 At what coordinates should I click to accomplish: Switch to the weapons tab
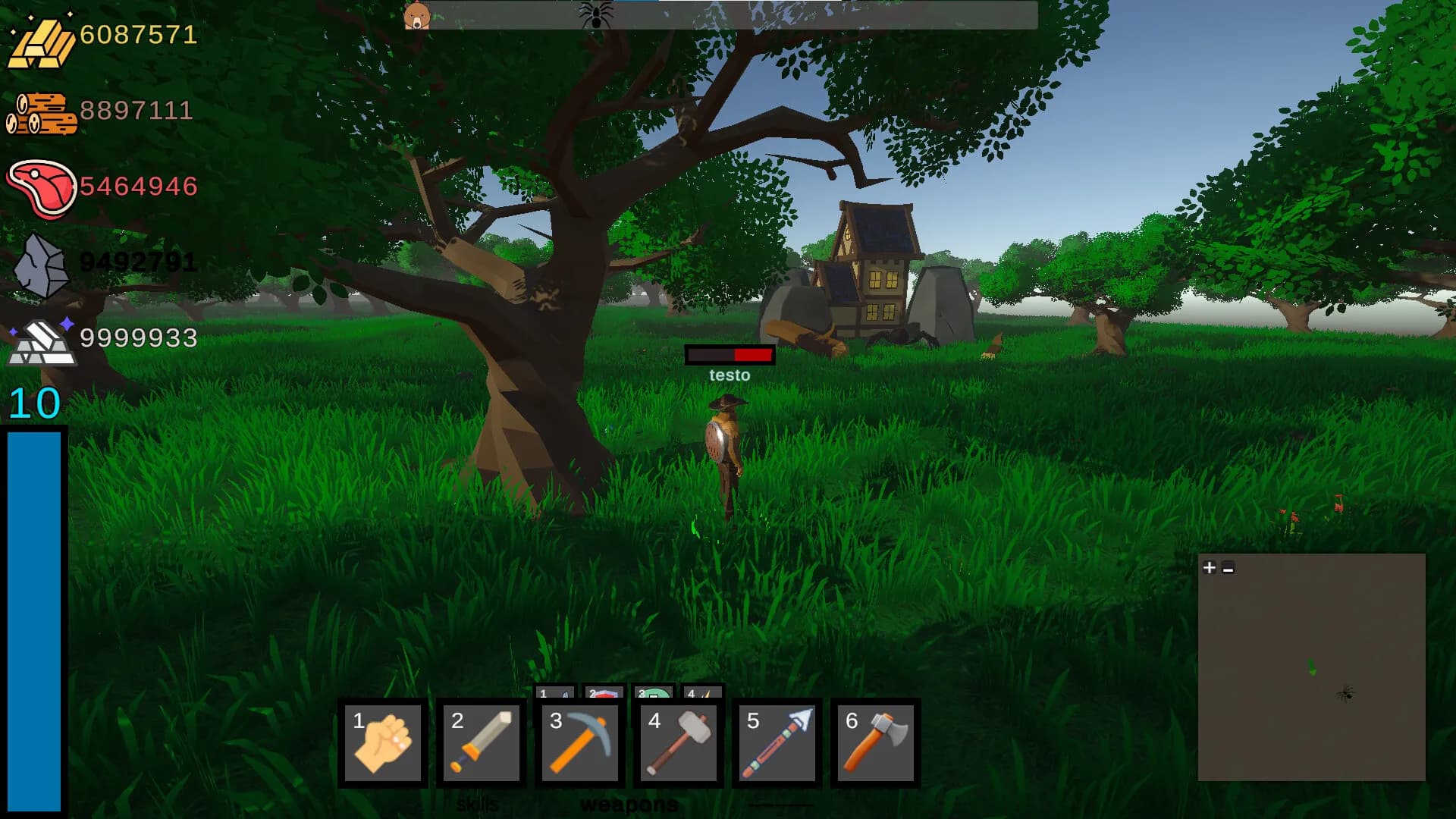(x=629, y=804)
